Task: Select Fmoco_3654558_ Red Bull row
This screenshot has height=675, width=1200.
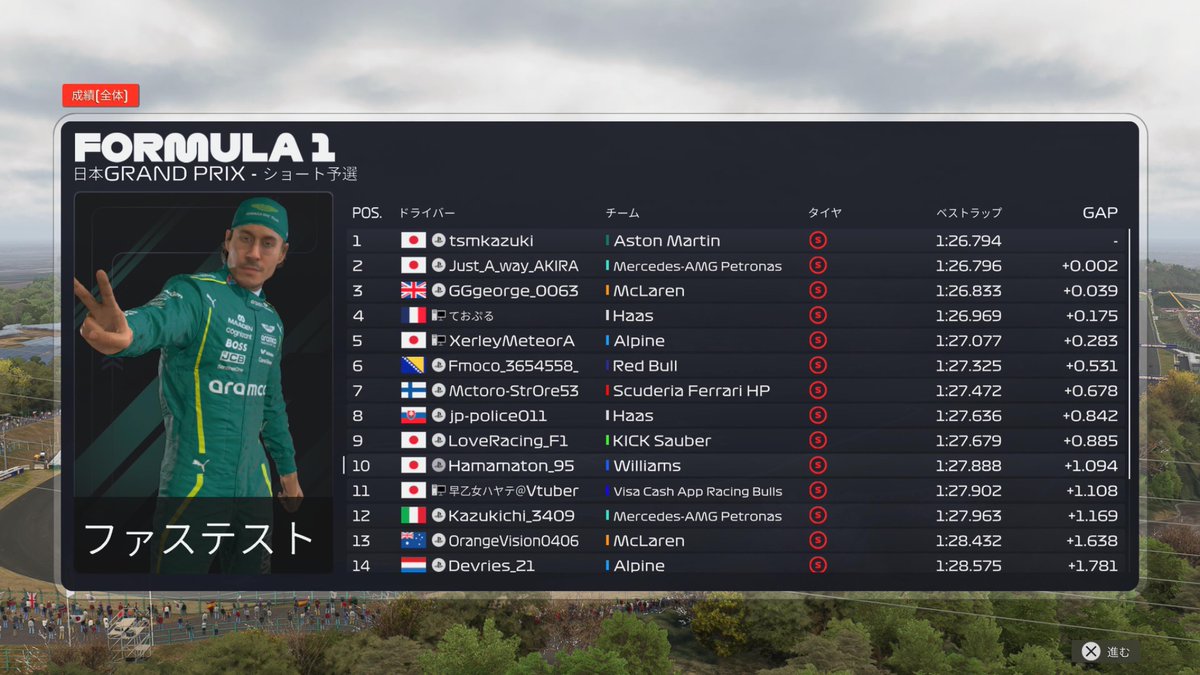Action: click(736, 366)
